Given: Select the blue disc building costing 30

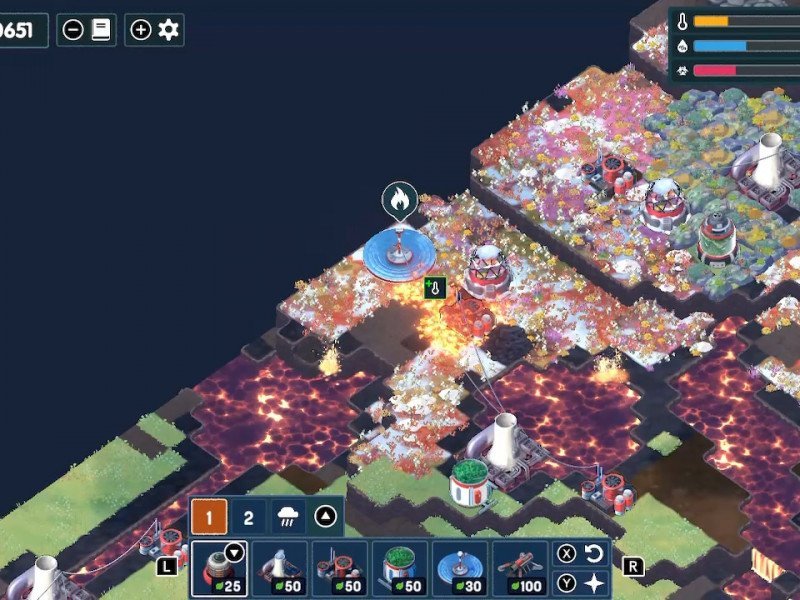Looking at the screenshot, I should coord(460,568).
